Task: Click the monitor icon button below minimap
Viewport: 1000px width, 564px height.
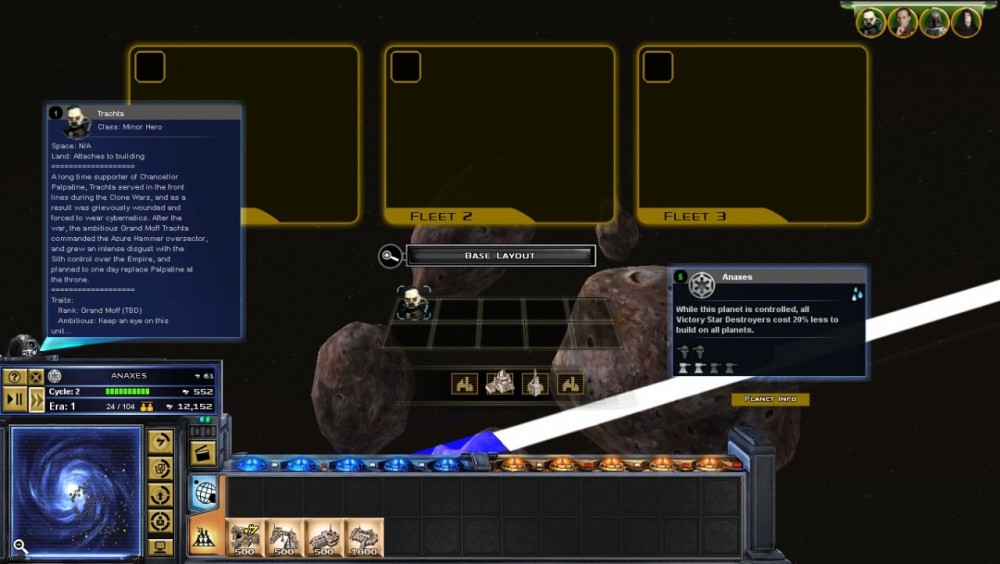Action: click(x=160, y=547)
